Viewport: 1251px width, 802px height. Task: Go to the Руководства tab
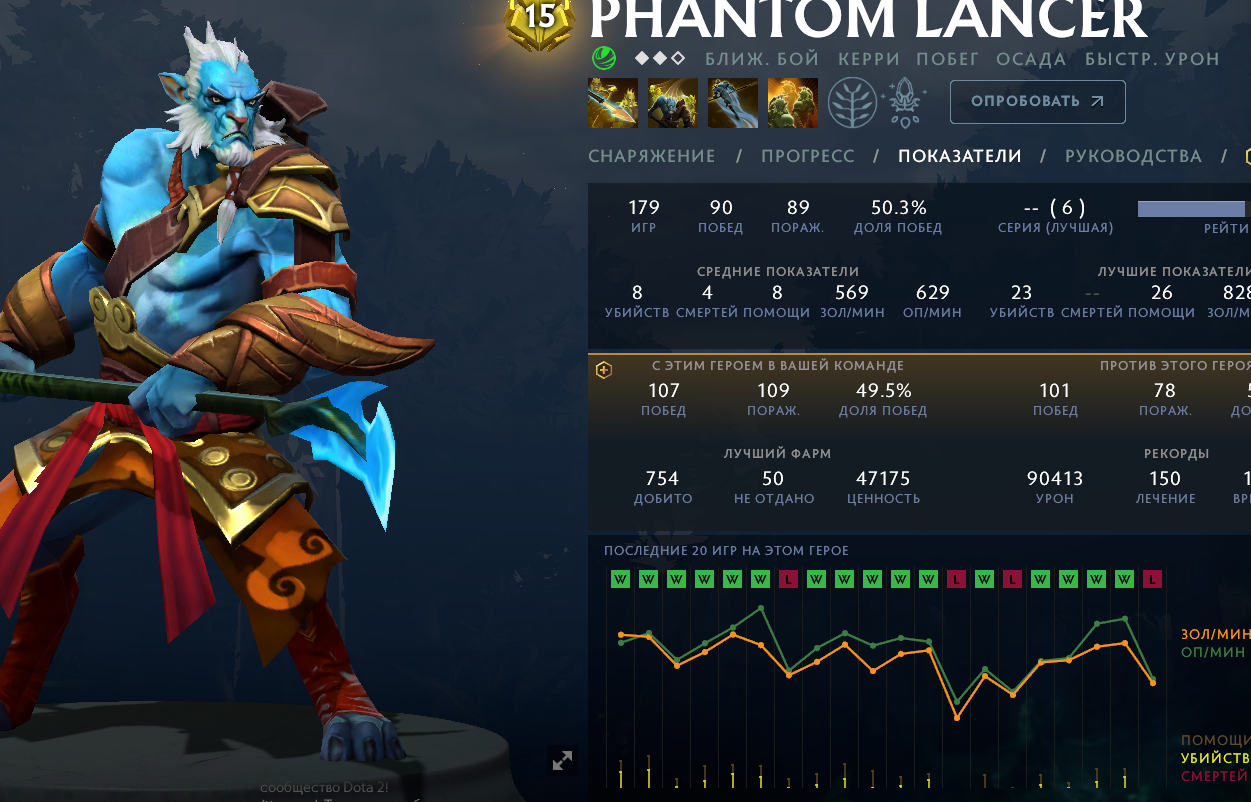(1132, 156)
